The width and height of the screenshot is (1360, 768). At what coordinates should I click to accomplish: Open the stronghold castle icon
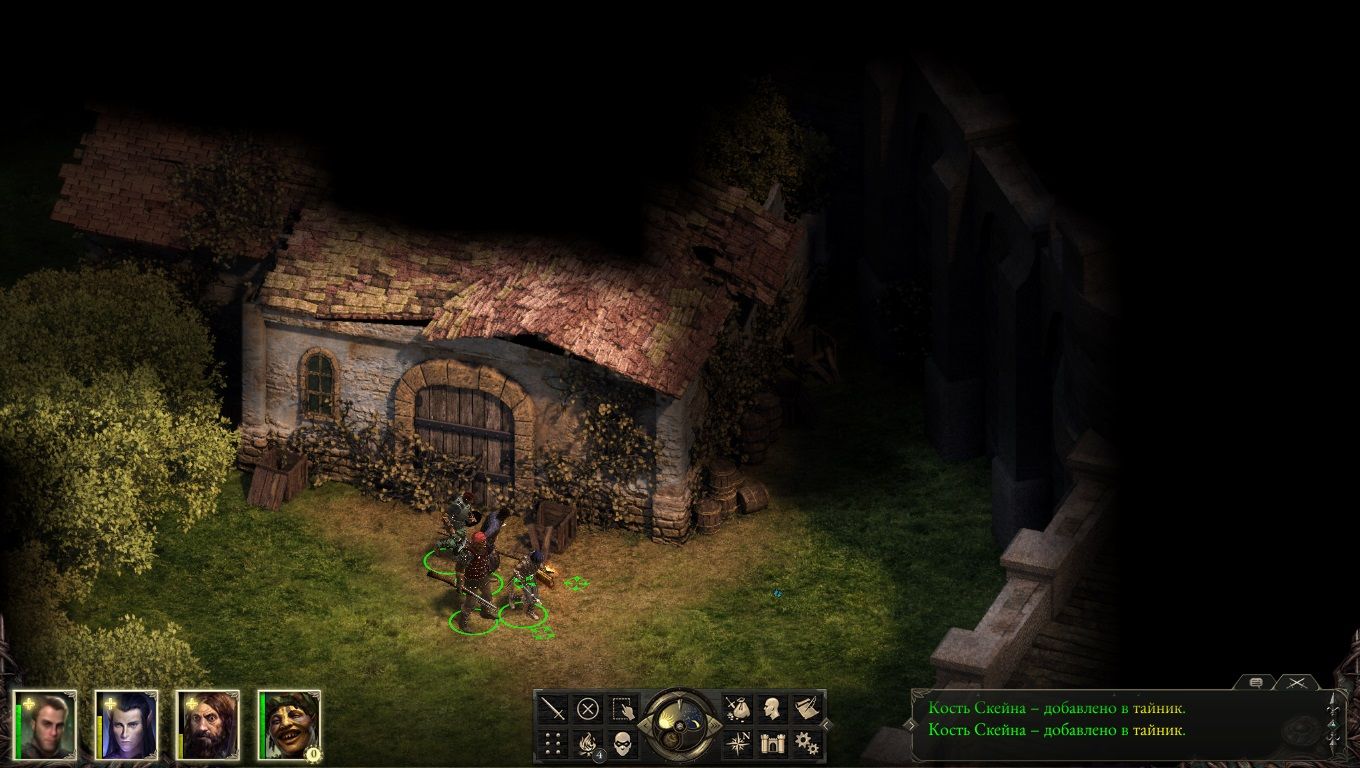[772, 743]
